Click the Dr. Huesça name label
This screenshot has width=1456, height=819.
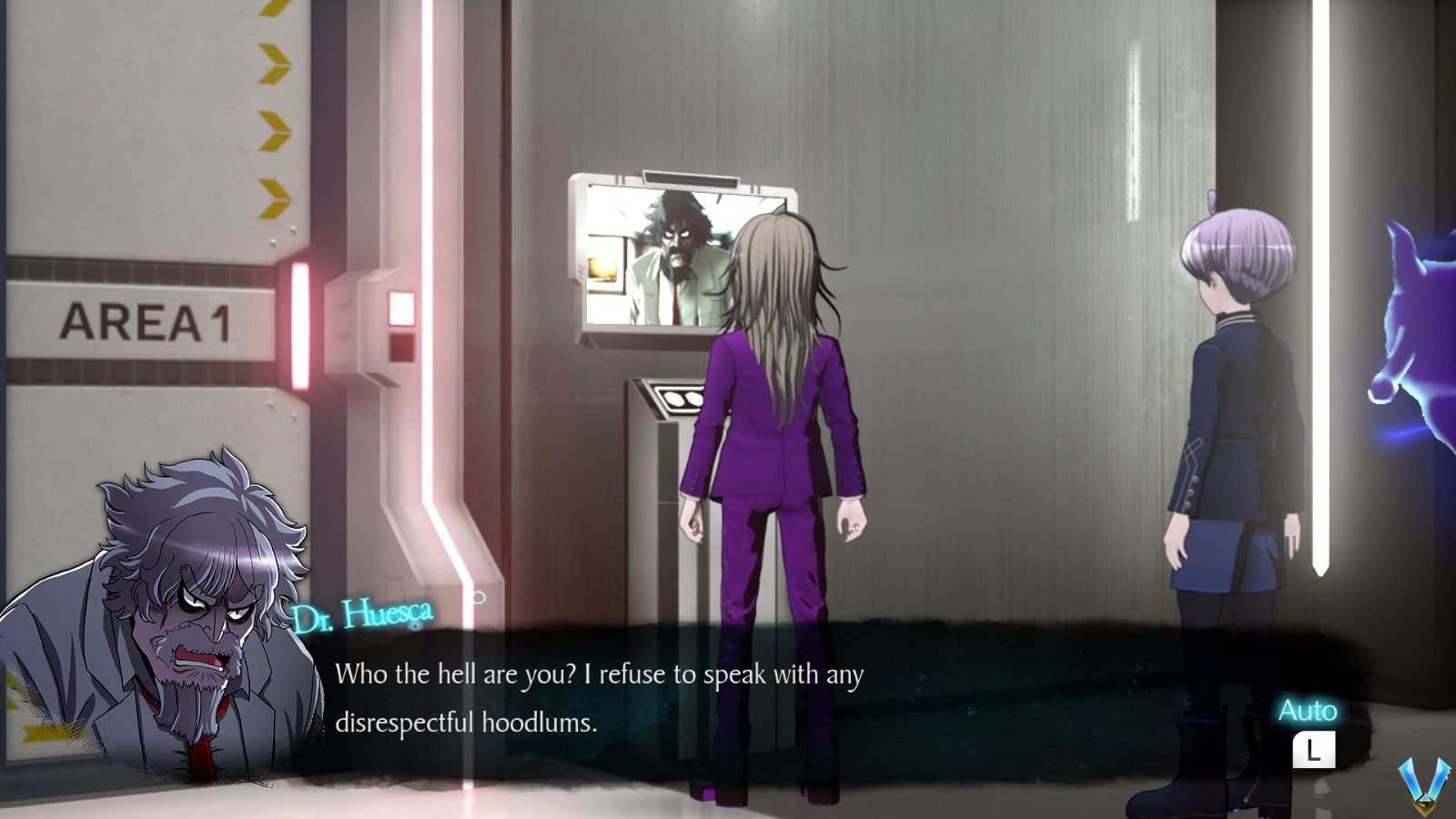(x=362, y=614)
